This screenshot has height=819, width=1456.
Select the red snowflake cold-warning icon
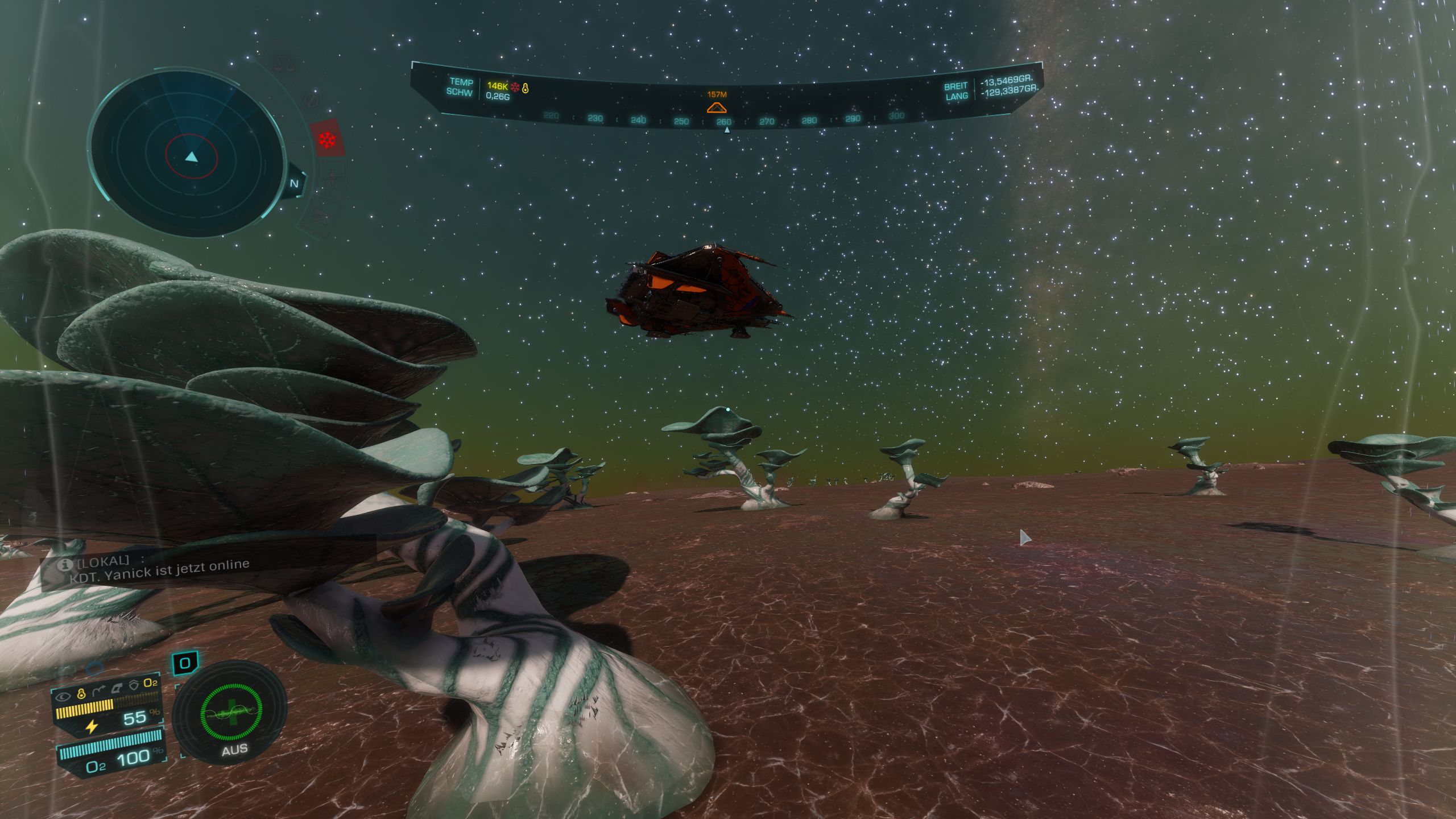pos(327,138)
